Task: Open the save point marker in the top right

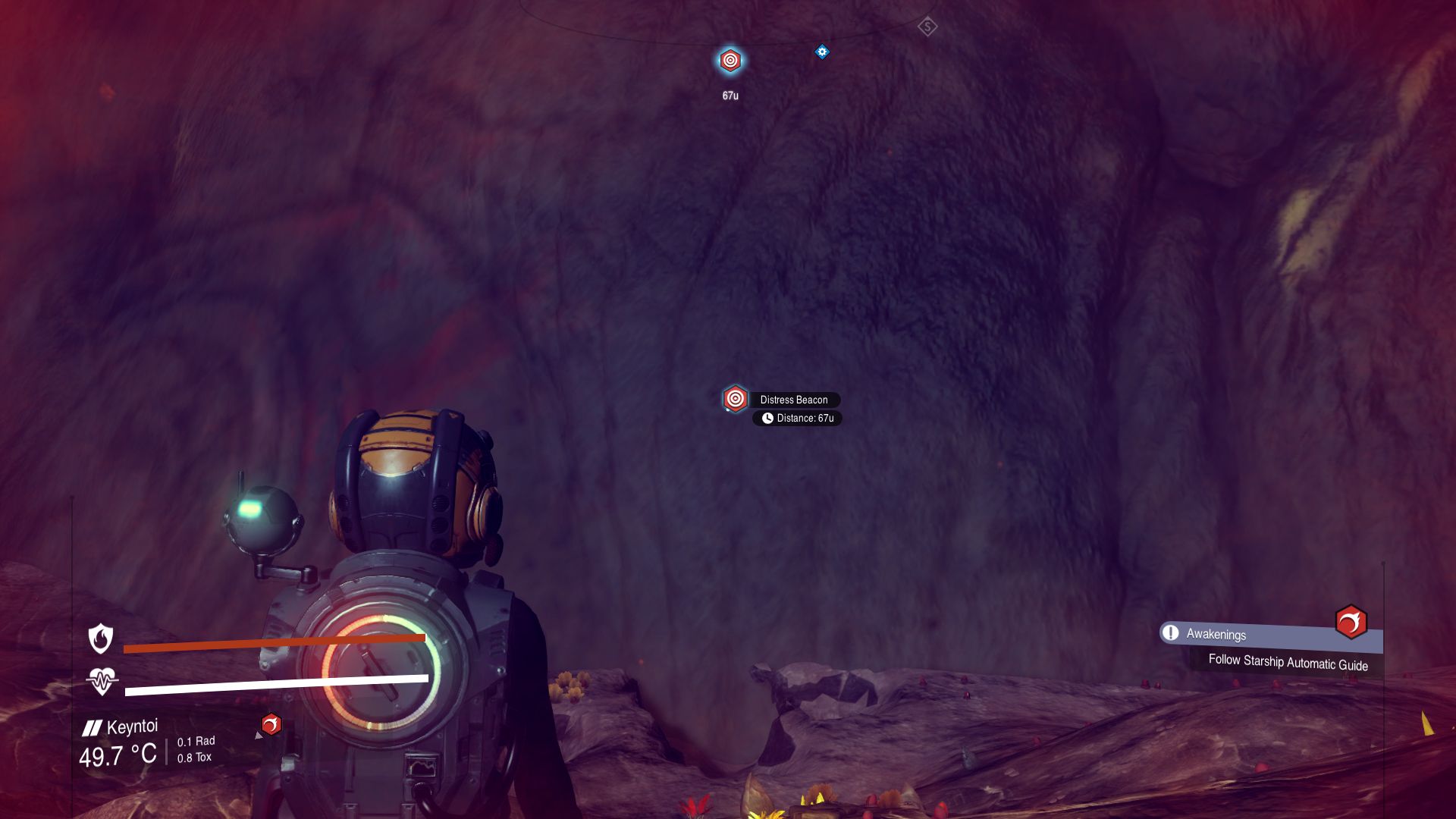Action: [927, 26]
